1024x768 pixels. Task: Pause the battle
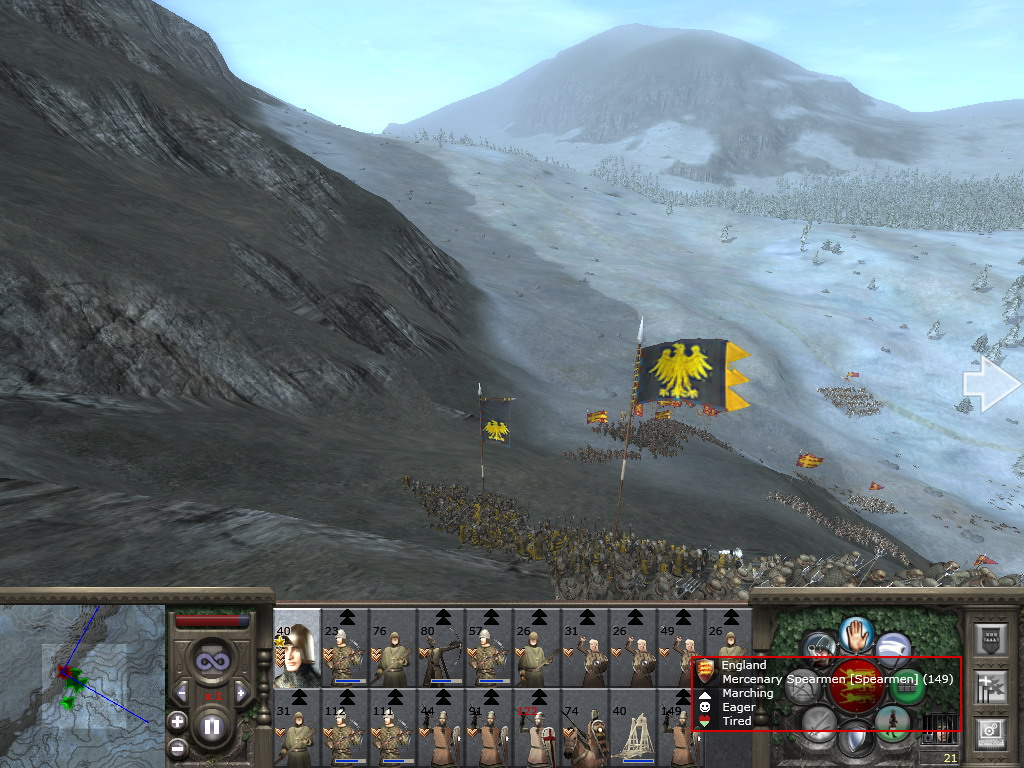pos(212,726)
